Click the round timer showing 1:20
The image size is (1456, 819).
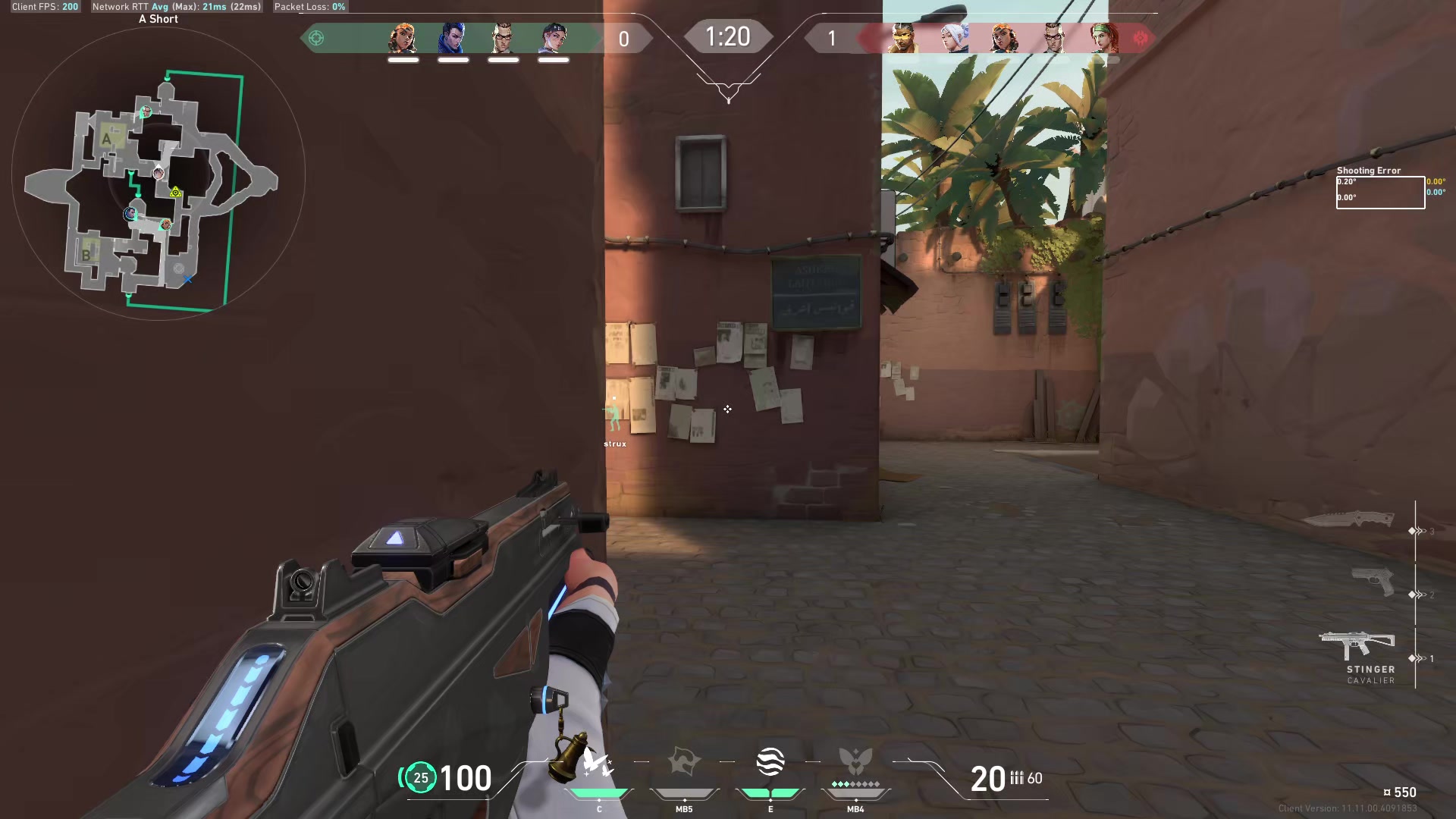[x=726, y=36]
